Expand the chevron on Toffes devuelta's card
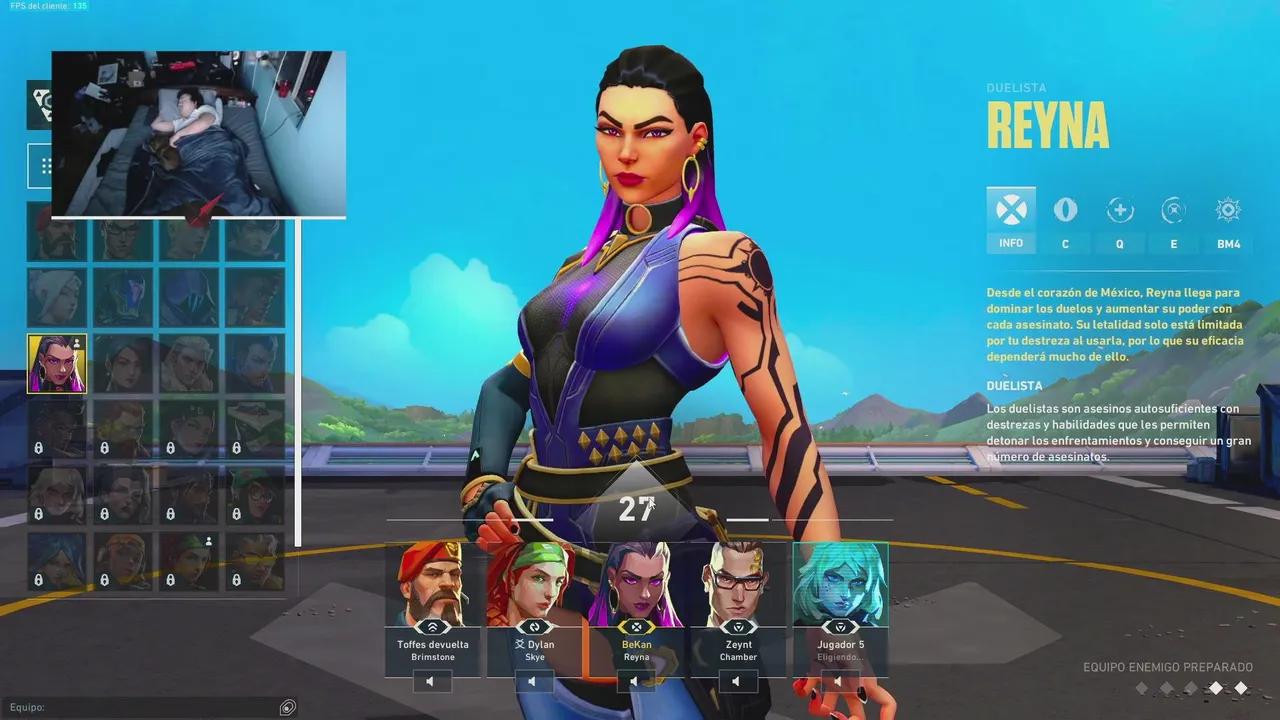 pyautogui.click(x=431, y=627)
